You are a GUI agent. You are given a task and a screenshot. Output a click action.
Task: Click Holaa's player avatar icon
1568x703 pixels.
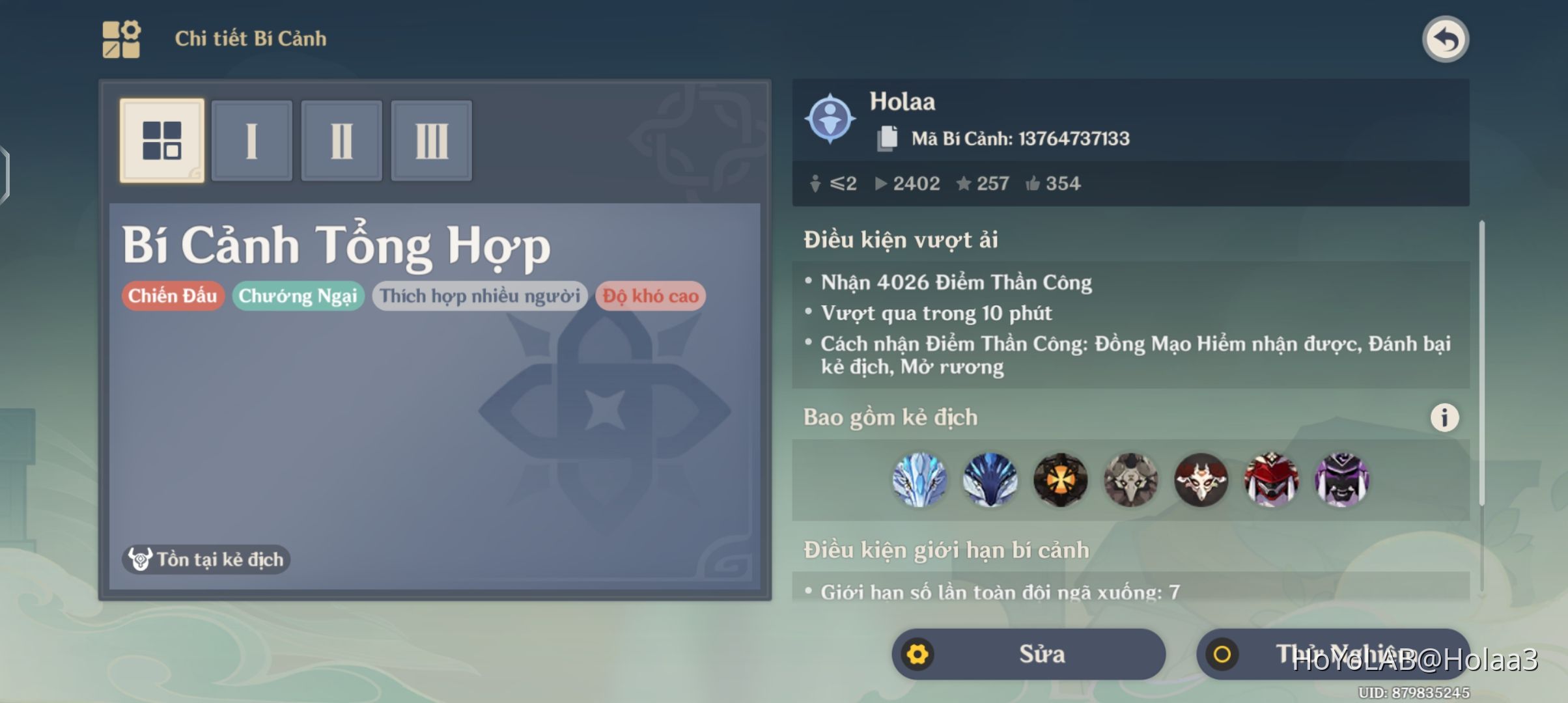tap(830, 119)
